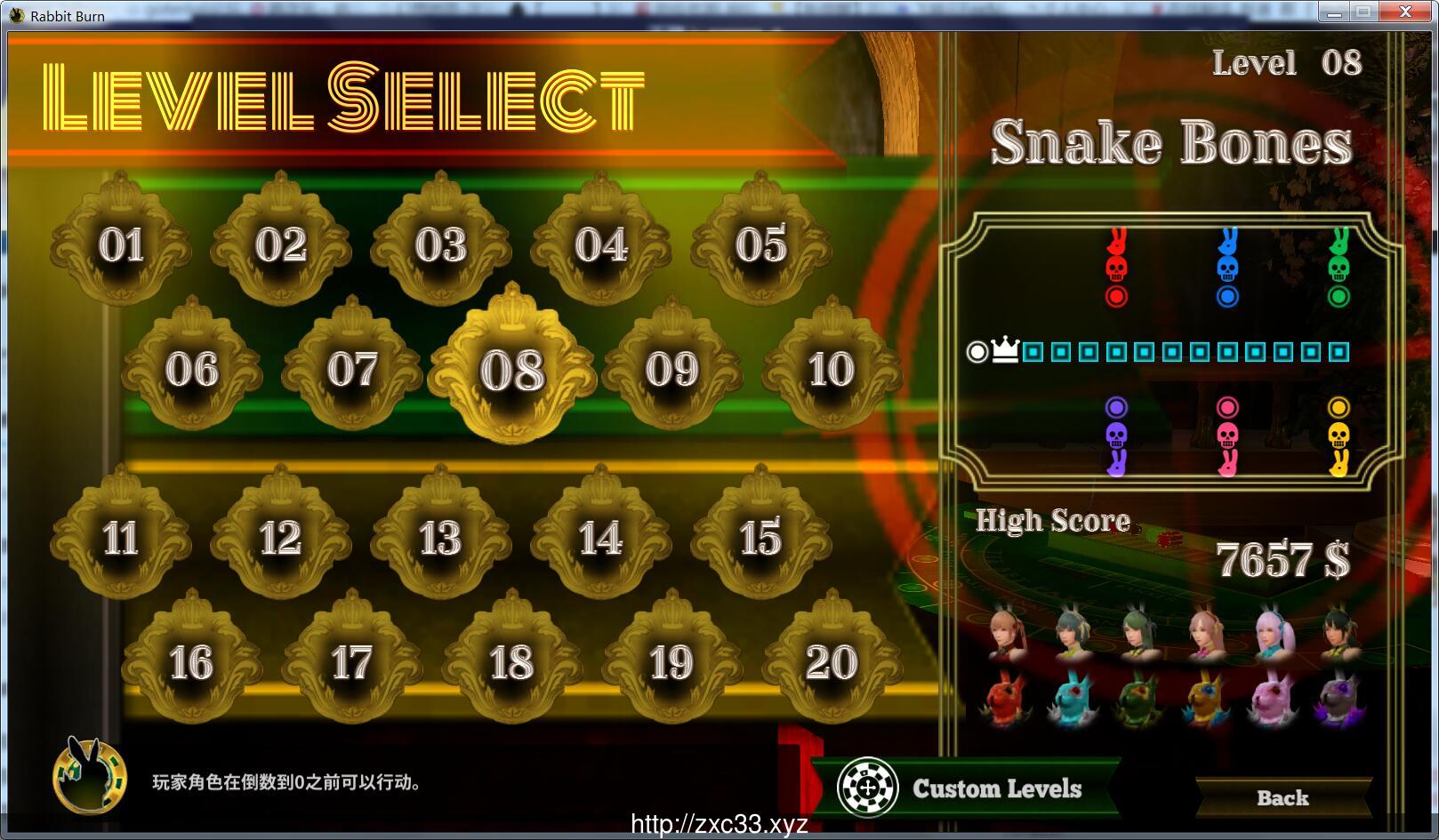Screen dimensions: 1439x840
Task: Pick the level 05 medallion
Action: coord(760,244)
